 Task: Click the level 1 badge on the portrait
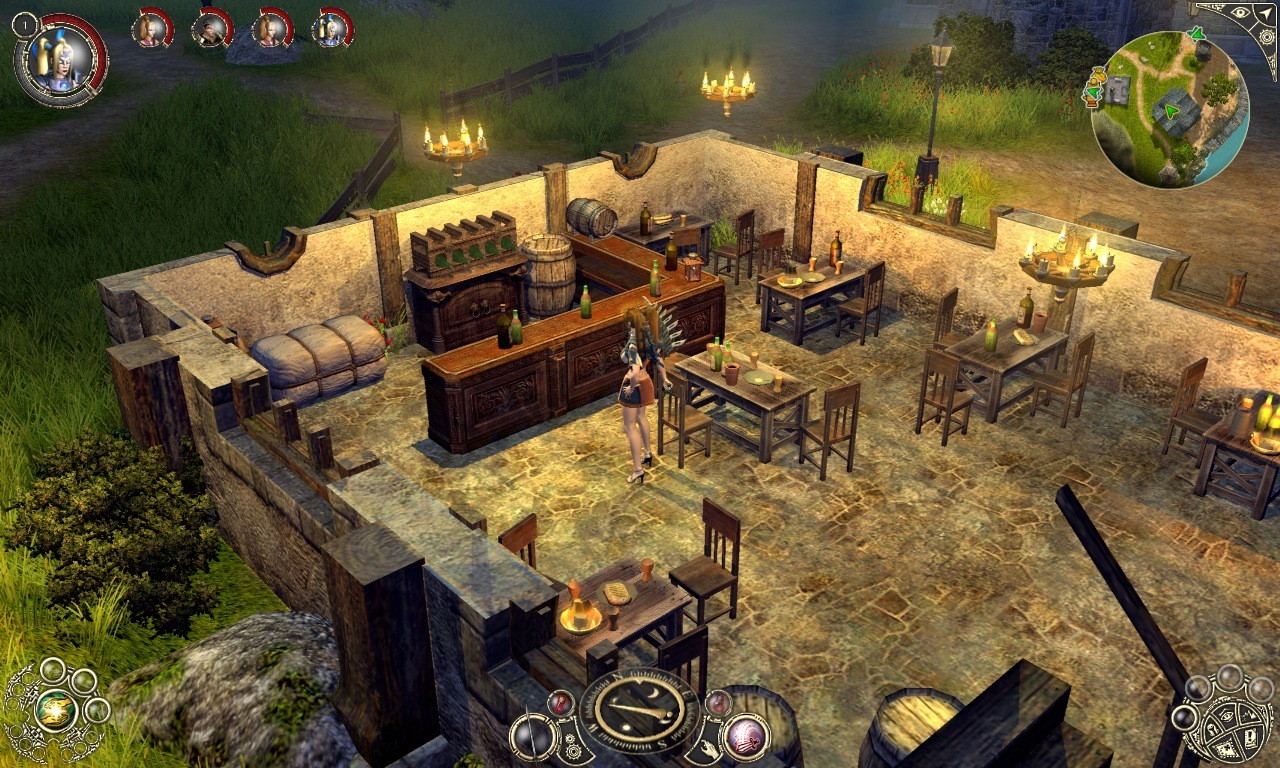coord(25,25)
